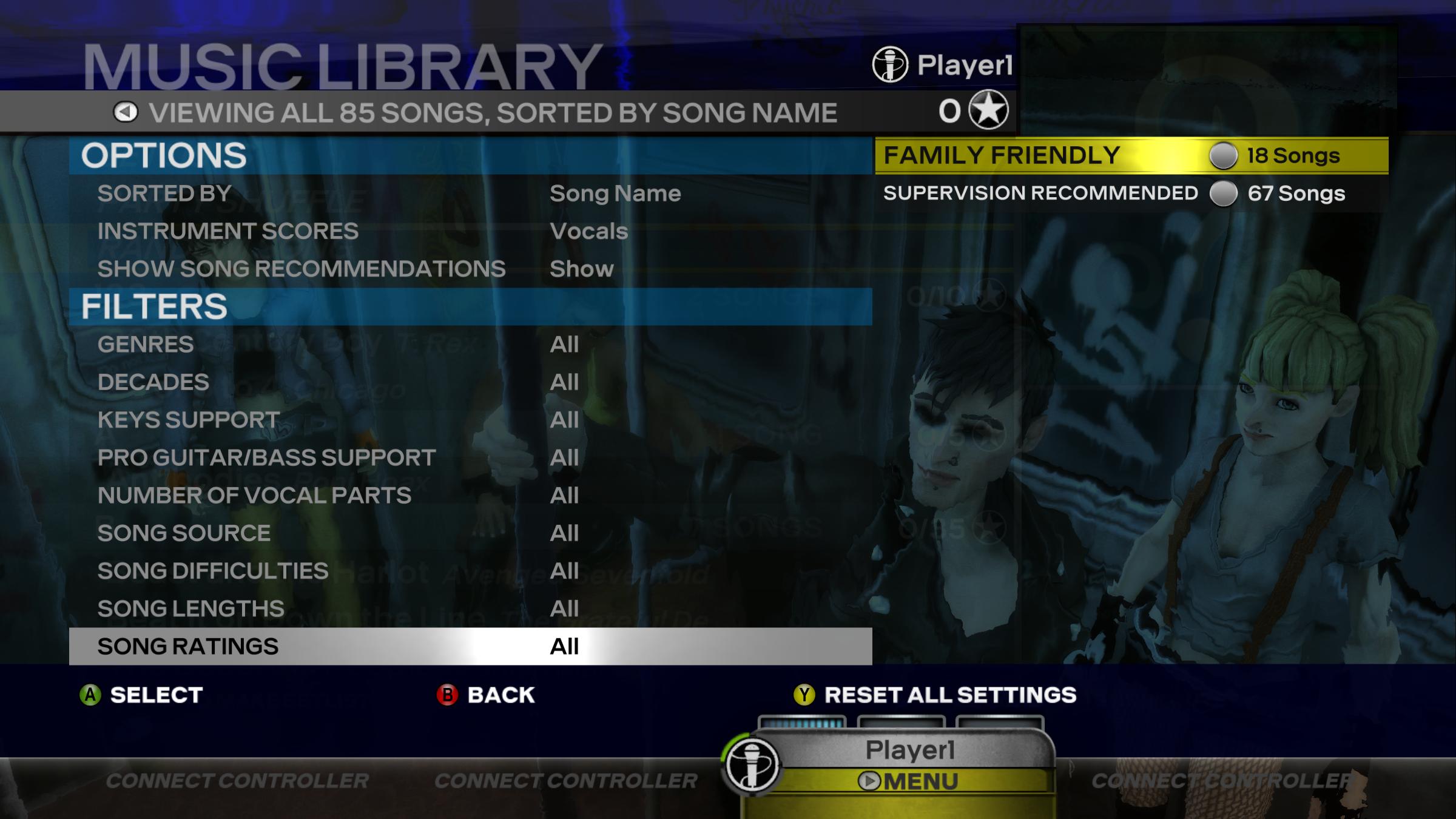The image size is (1456, 819).
Task: Choose the Song Difficulties filter
Action: click(470, 571)
